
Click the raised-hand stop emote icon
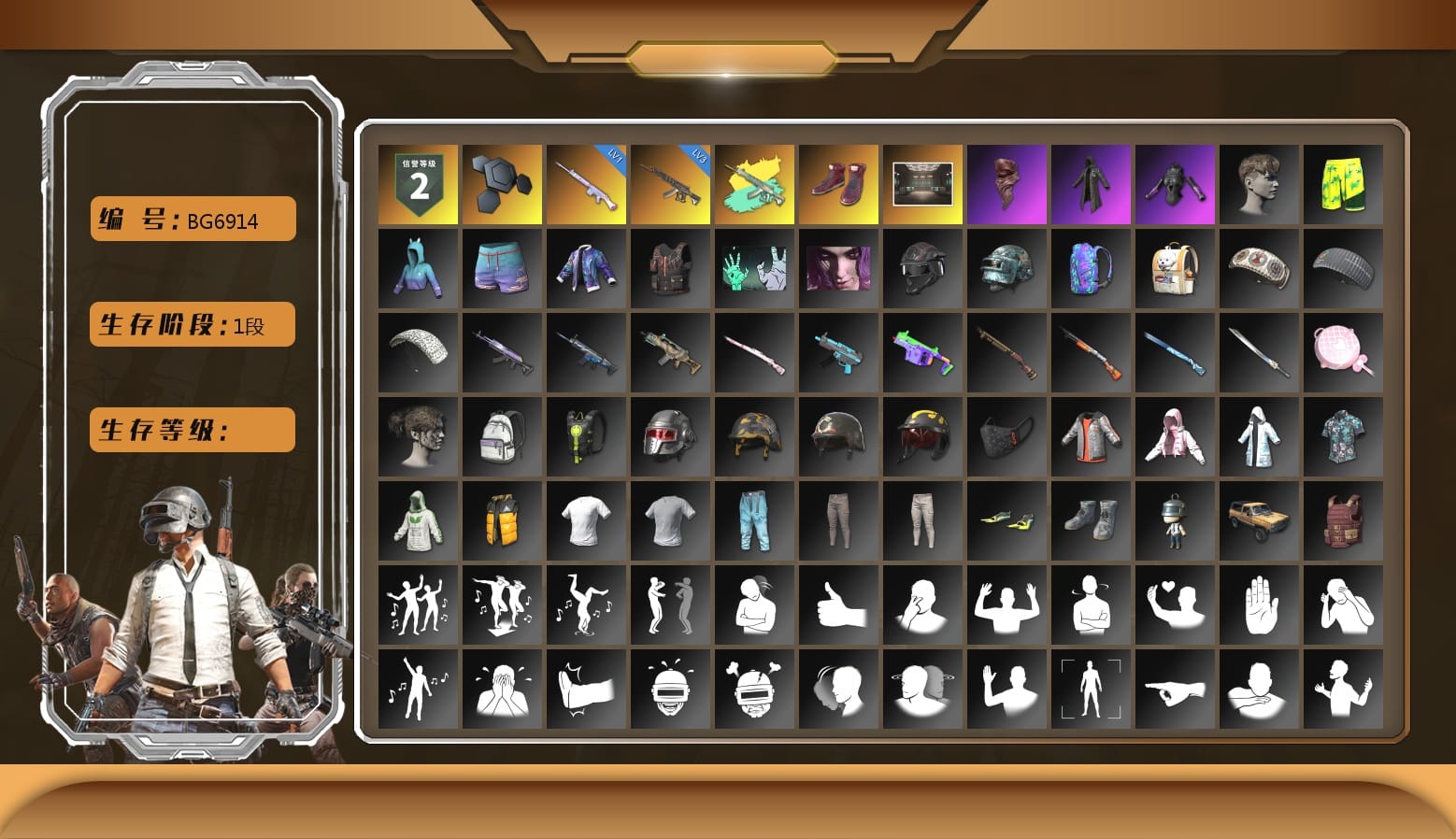pos(1260,605)
